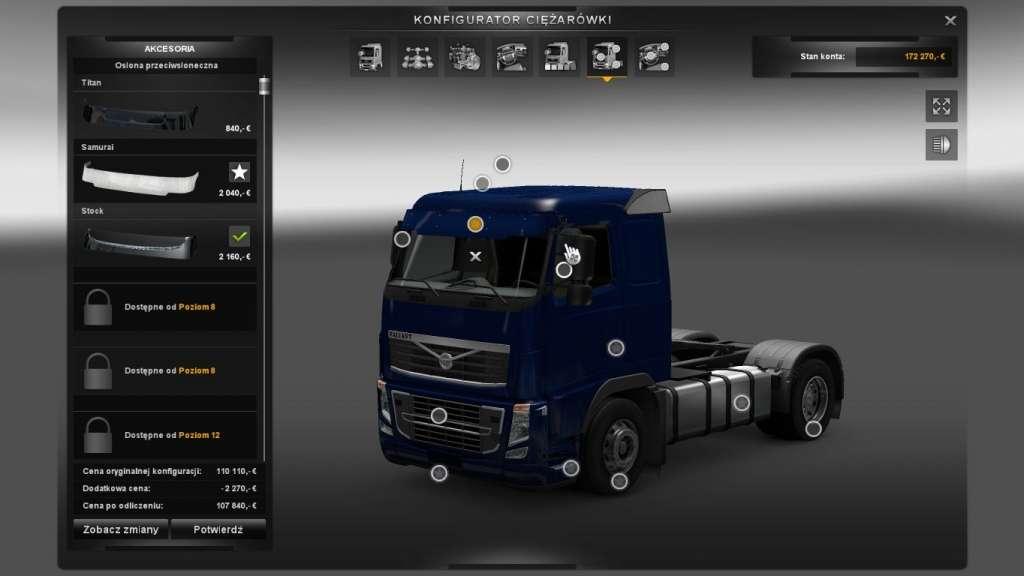Select the front grille accessory node
The width and height of the screenshot is (1024, 576).
[438, 415]
